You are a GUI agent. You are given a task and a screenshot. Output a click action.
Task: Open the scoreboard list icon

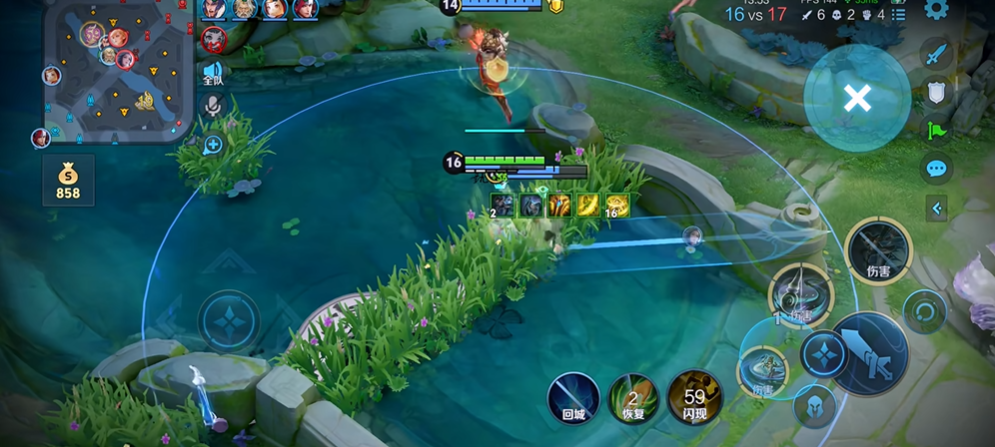tap(899, 15)
